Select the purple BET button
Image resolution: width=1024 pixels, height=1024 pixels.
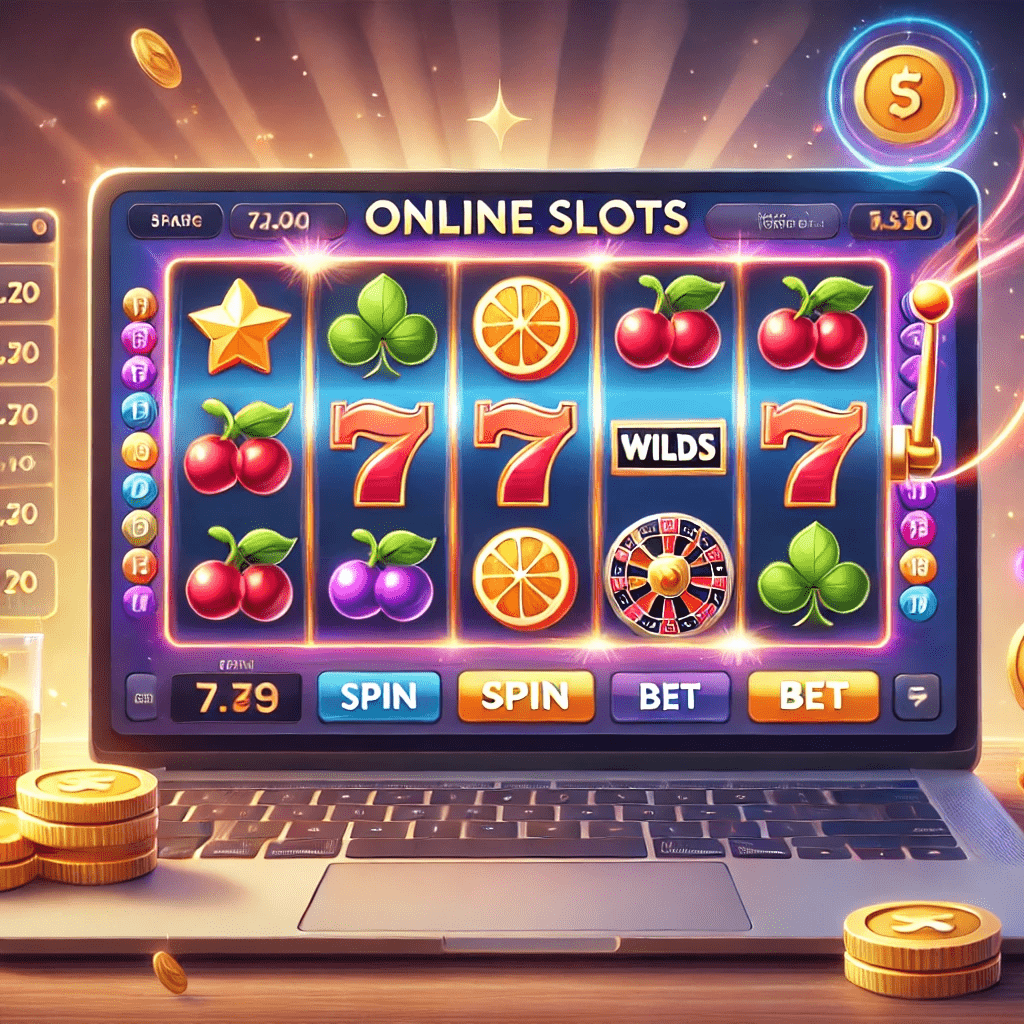click(x=670, y=696)
